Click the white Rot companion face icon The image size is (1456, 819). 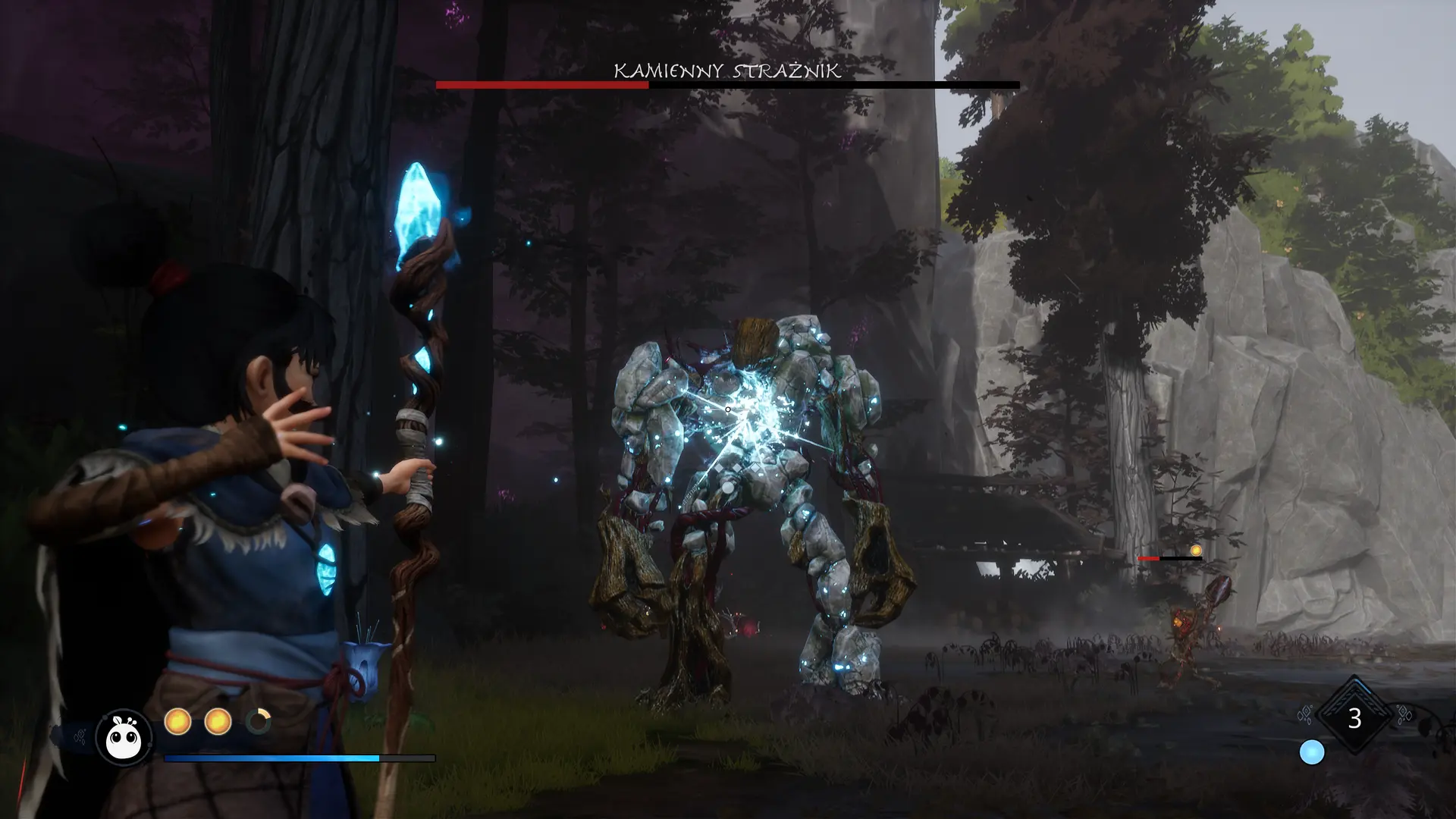pos(124,736)
